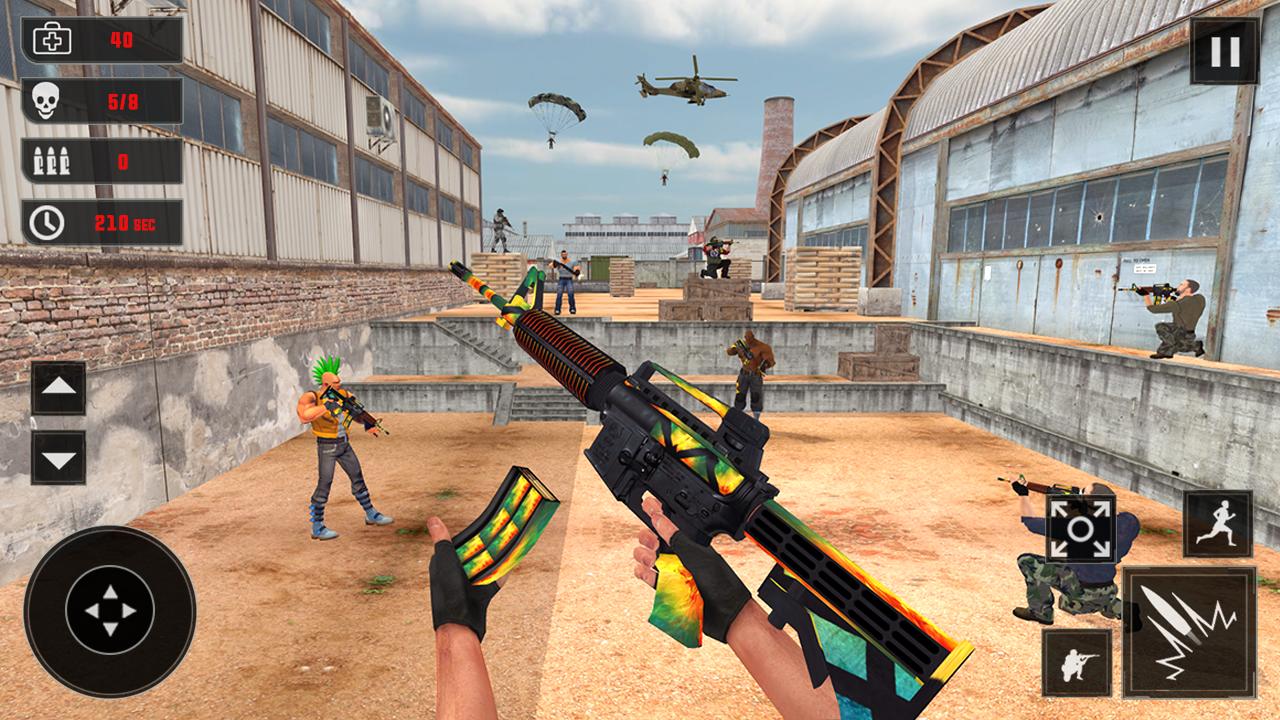Screen dimensions: 1280x720
Task: Click the health kit HUD icon
Action: 52,40
